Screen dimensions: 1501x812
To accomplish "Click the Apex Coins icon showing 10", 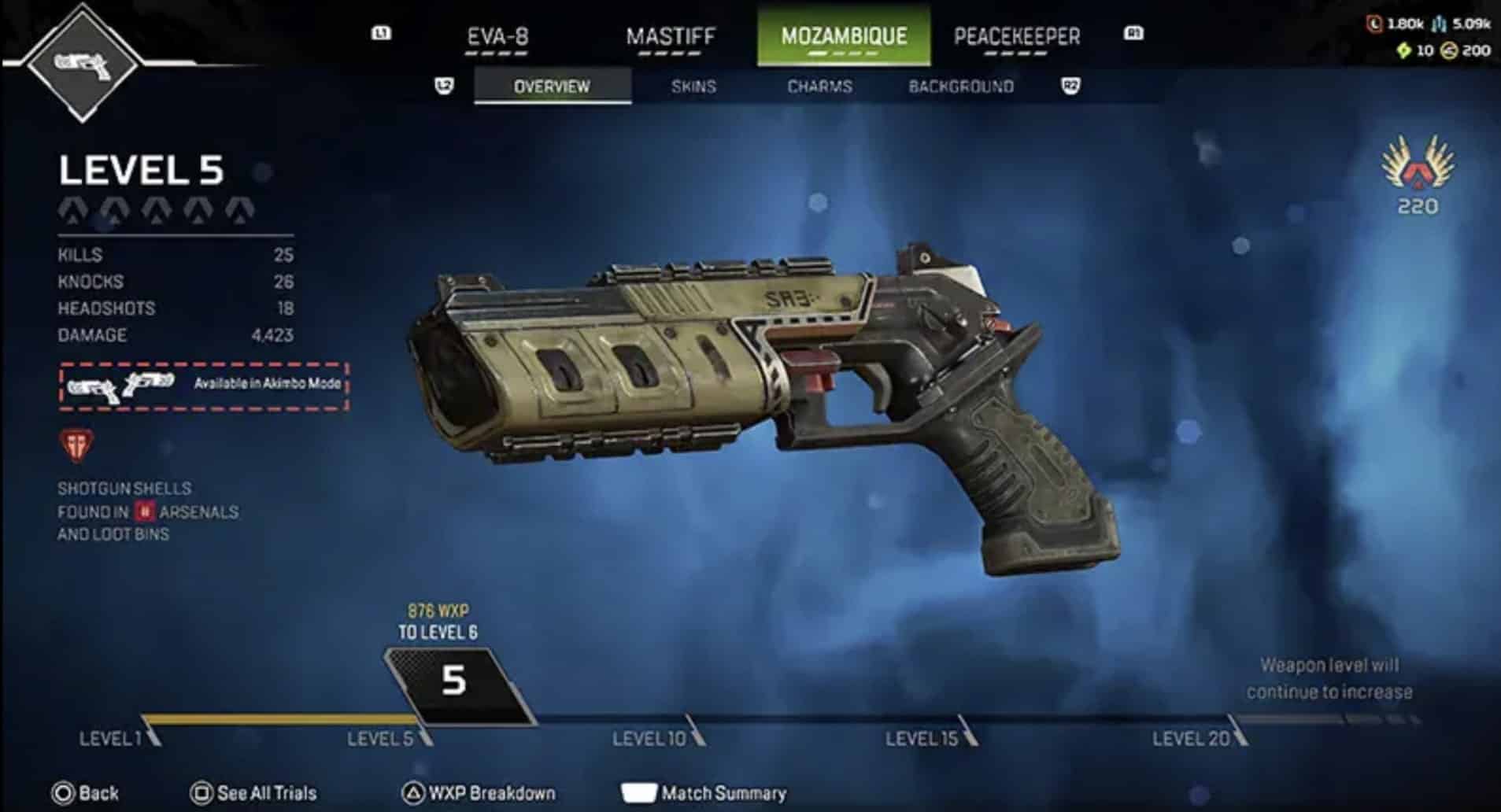I will pos(1405,50).
